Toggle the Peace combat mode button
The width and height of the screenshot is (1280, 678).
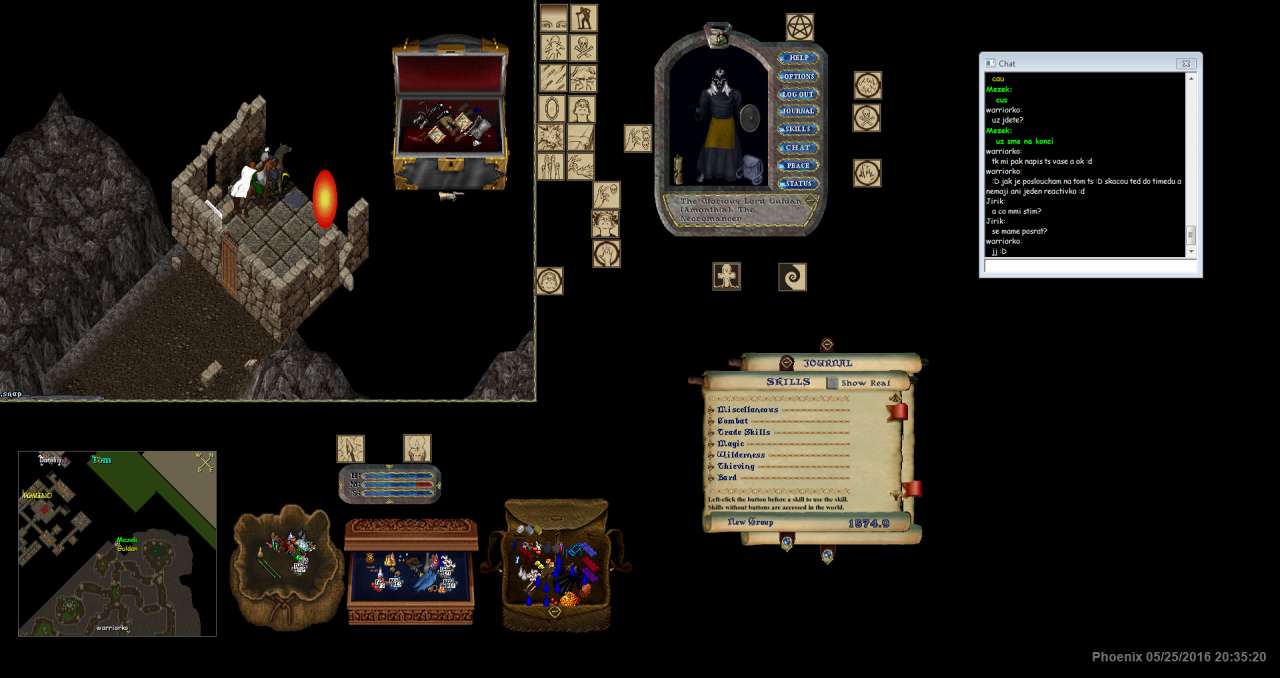click(798, 165)
